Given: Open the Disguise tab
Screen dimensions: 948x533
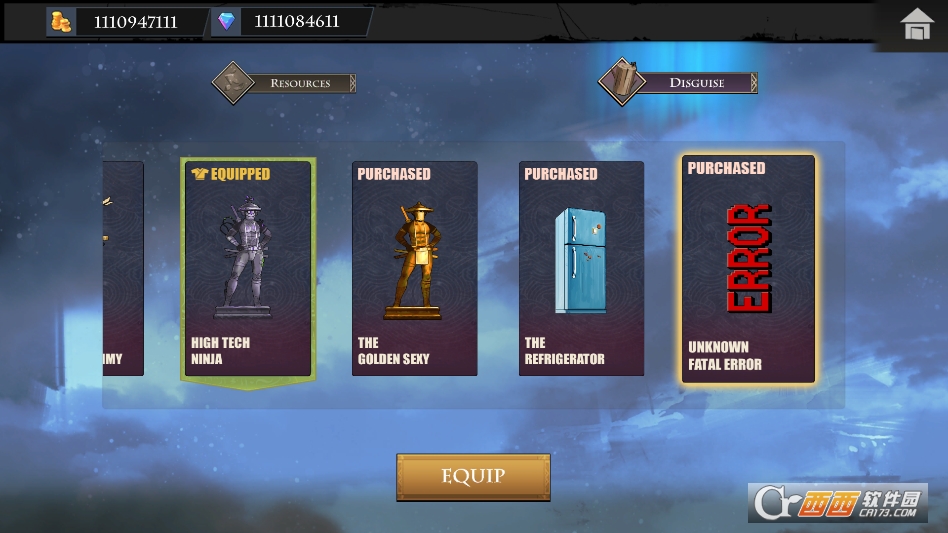Looking at the screenshot, I should (x=679, y=82).
